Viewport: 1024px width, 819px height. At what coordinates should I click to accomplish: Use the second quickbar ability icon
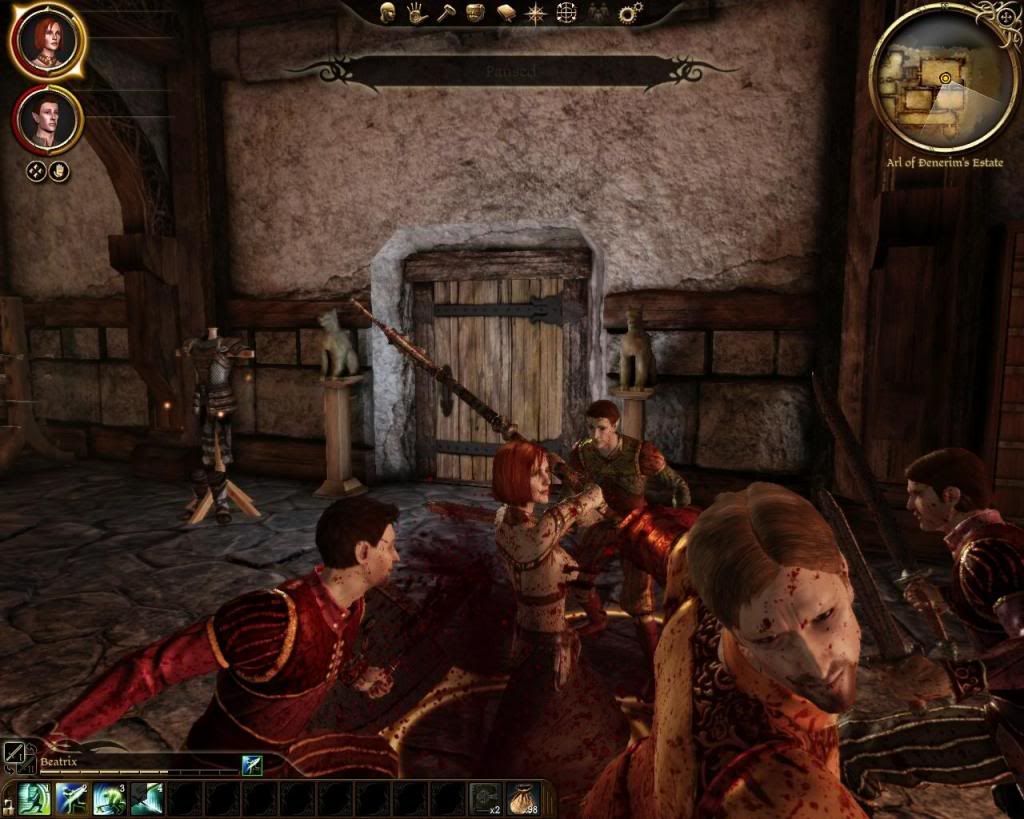click(71, 798)
